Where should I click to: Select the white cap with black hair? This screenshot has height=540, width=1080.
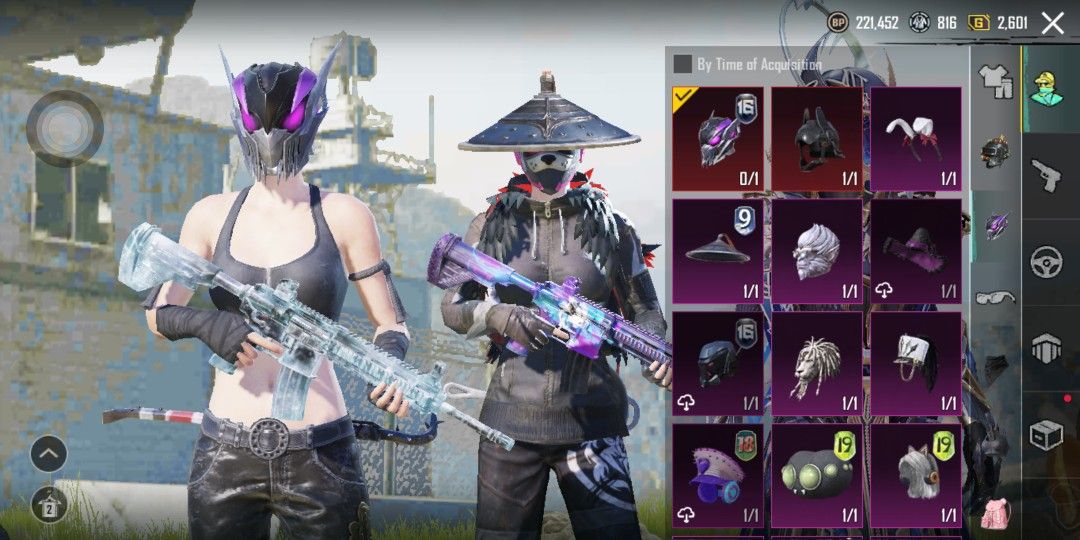pyautogui.click(x=915, y=362)
